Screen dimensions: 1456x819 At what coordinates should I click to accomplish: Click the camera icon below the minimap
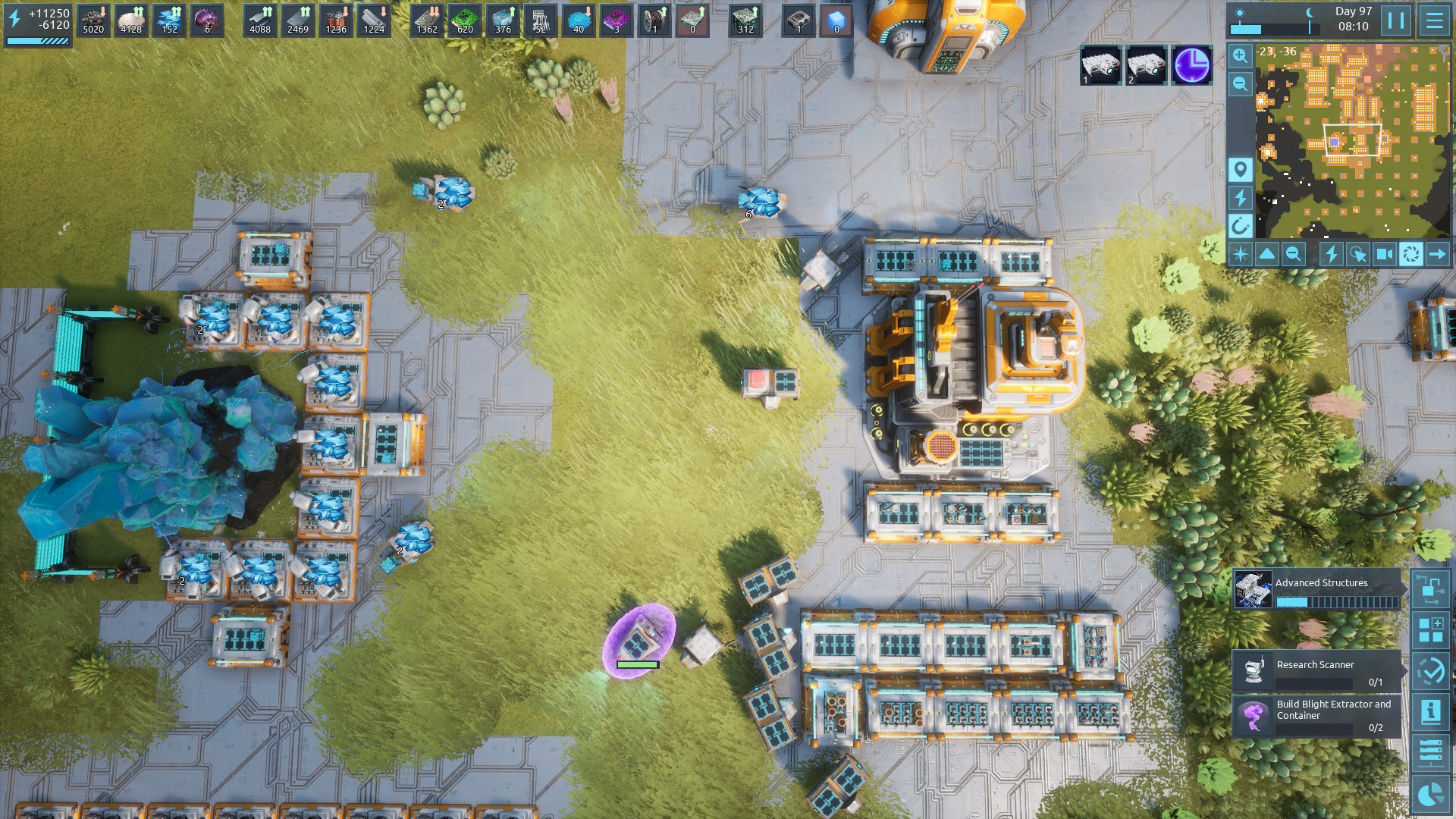coord(1384,254)
